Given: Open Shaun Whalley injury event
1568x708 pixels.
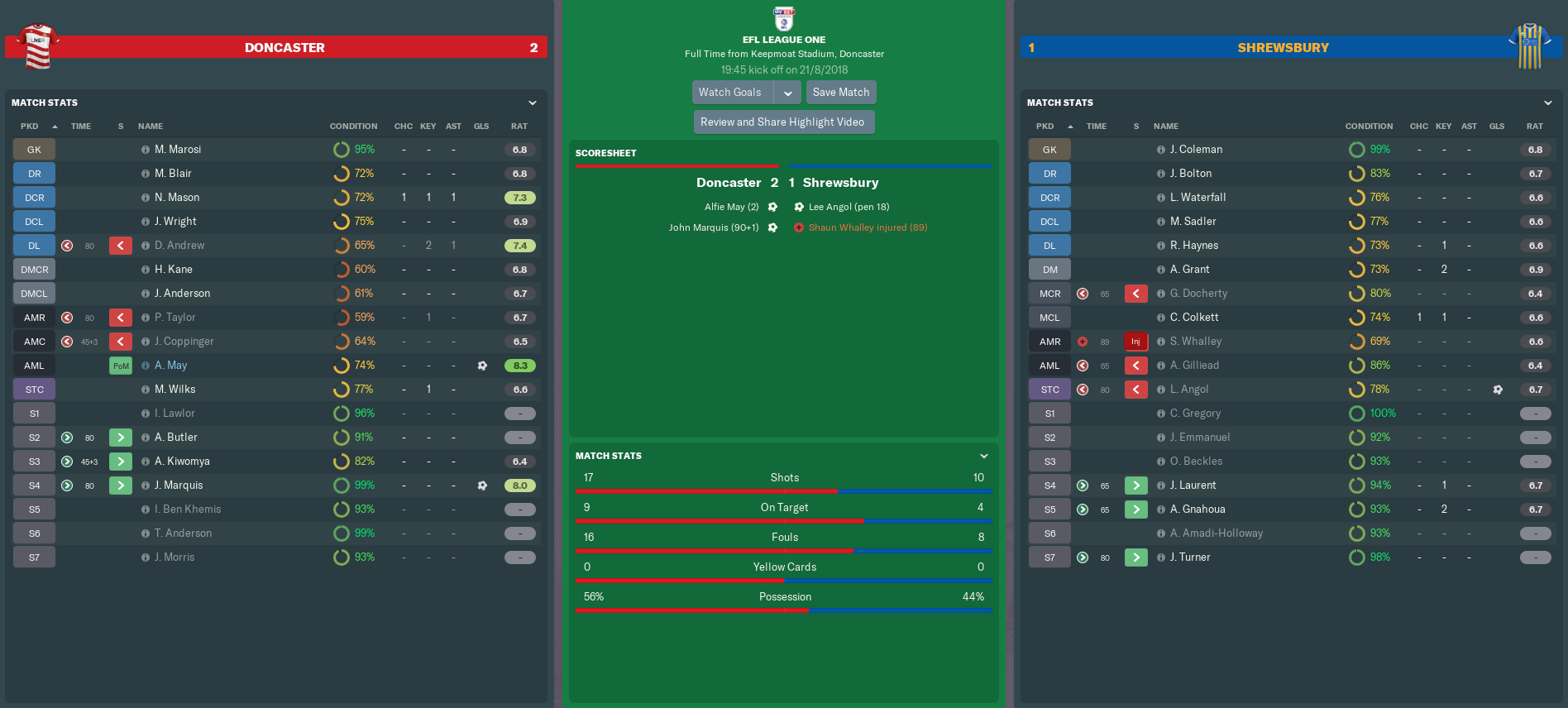Looking at the screenshot, I should pos(868,227).
